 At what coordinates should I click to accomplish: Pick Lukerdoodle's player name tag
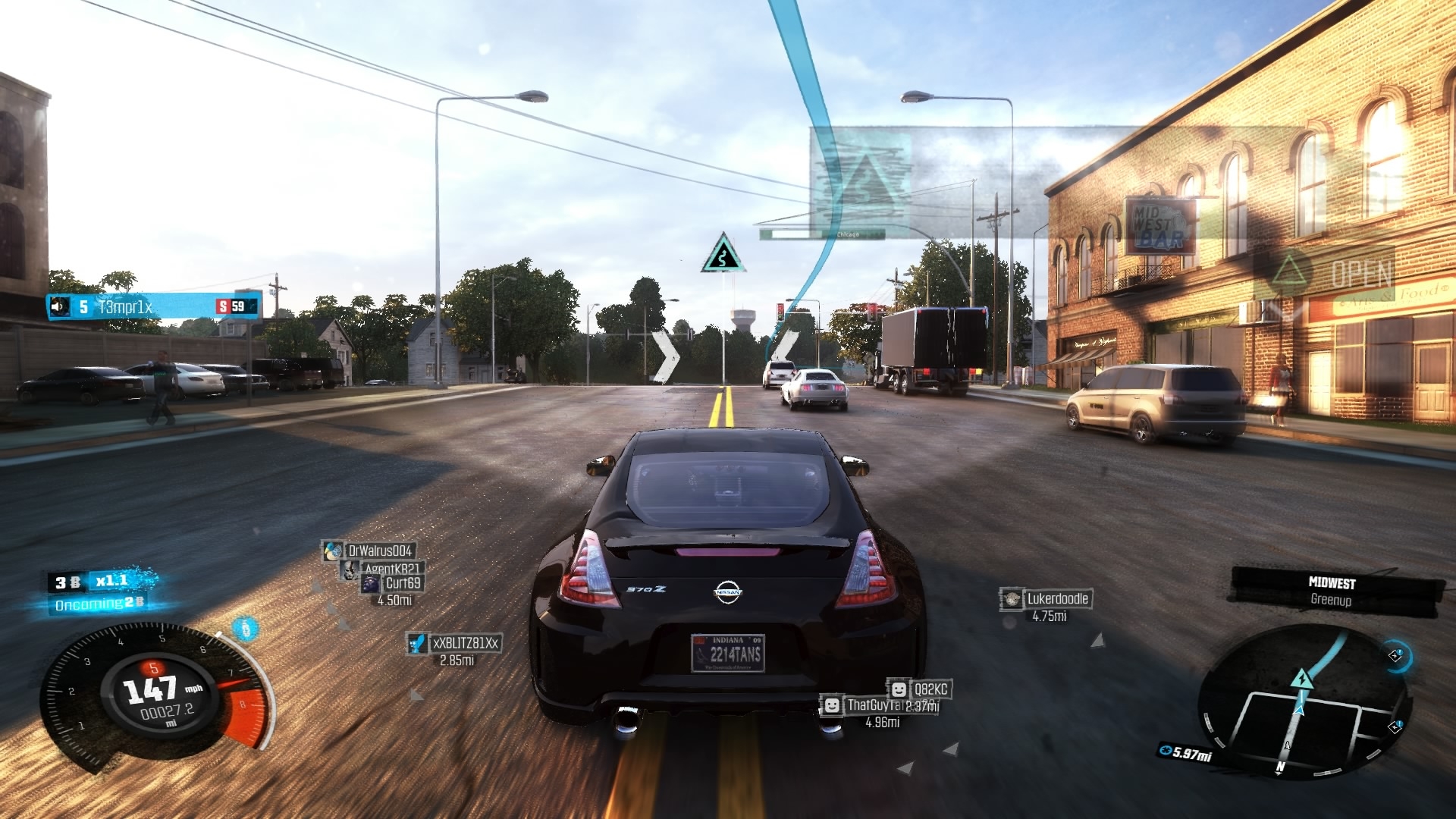coord(1056,599)
